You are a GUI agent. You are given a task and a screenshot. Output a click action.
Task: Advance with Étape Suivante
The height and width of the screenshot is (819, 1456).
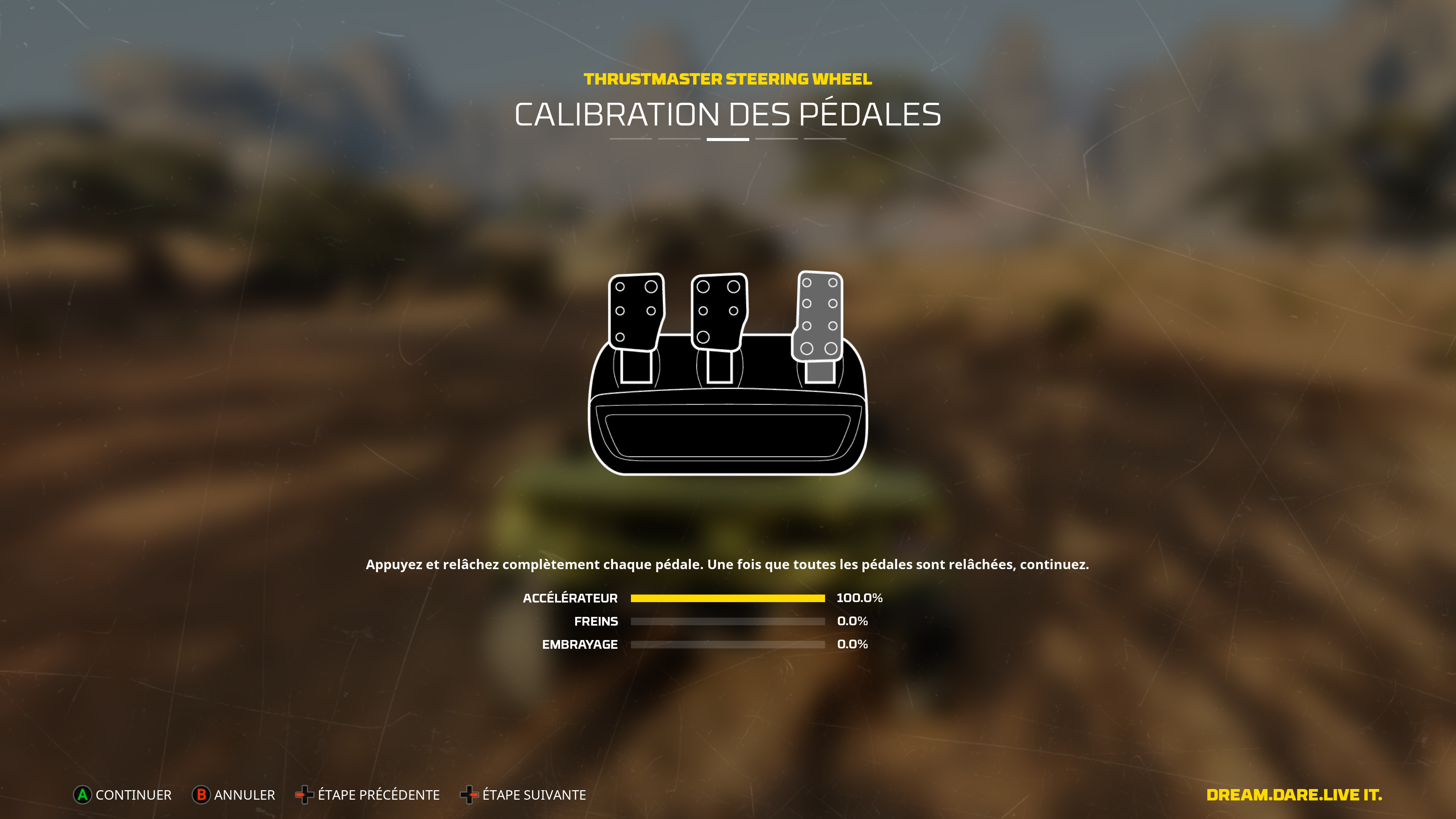click(x=523, y=795)
